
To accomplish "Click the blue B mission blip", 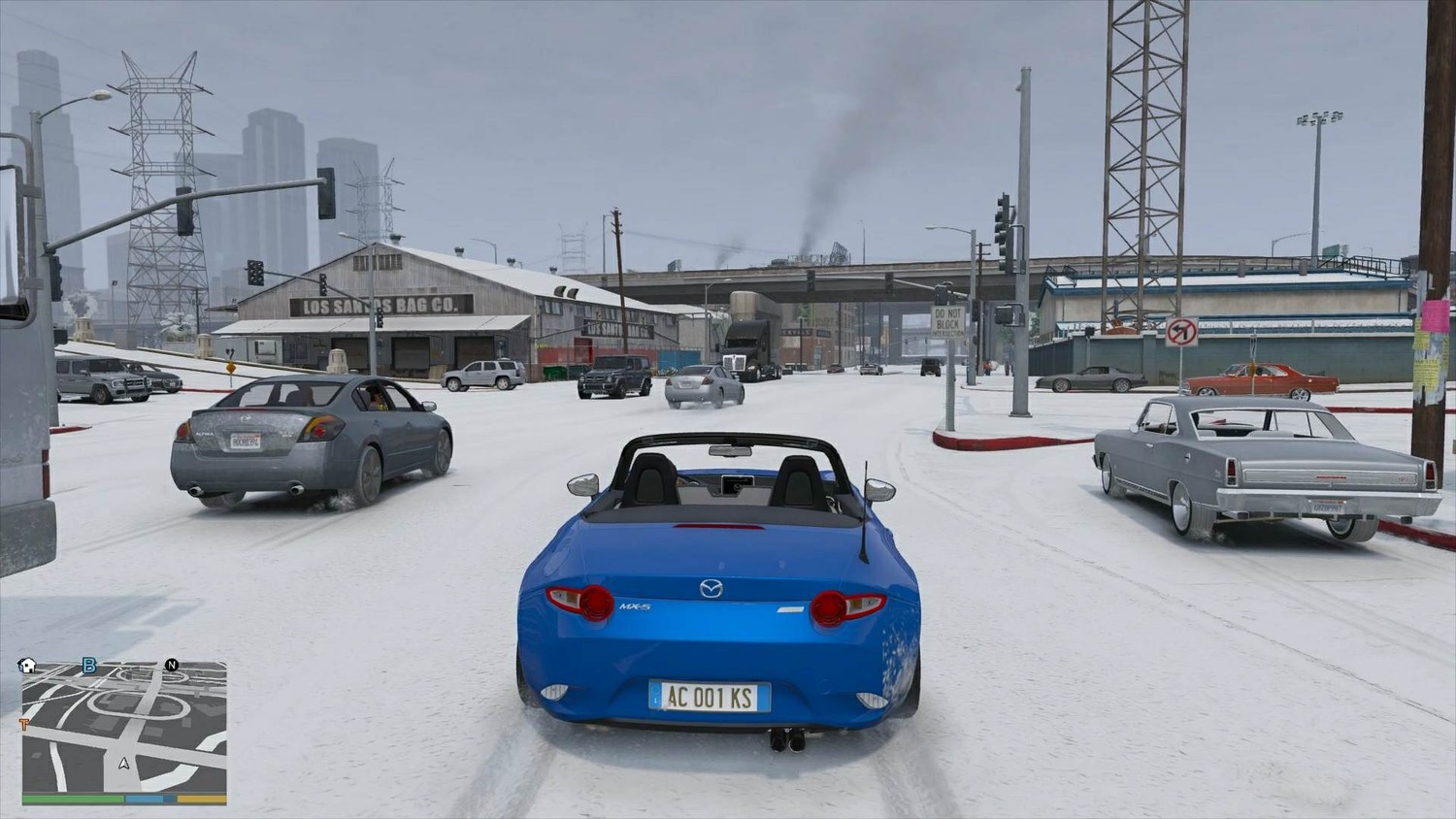I will point(89,665).
